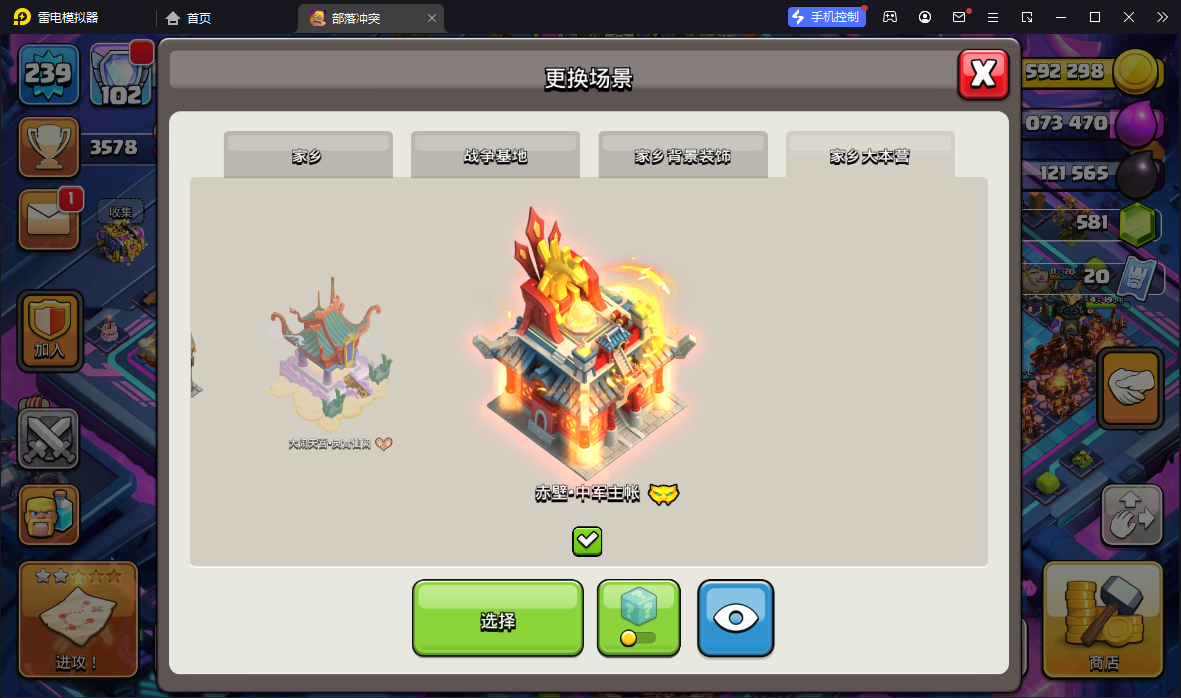The image size is (1181, 698).
Task: Open the 商店 shop
Action: (x=1103, y=619)
